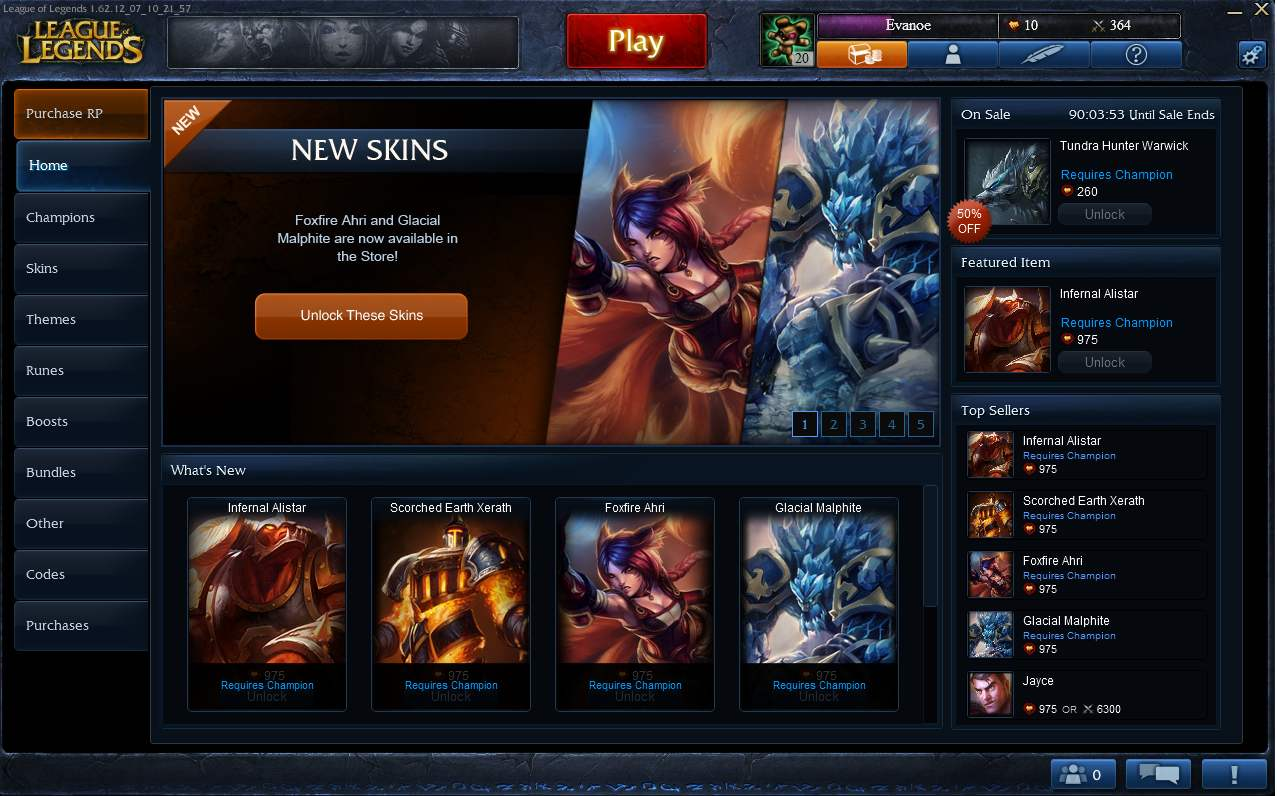Open the summoner profile tab icon

point(952,55)
